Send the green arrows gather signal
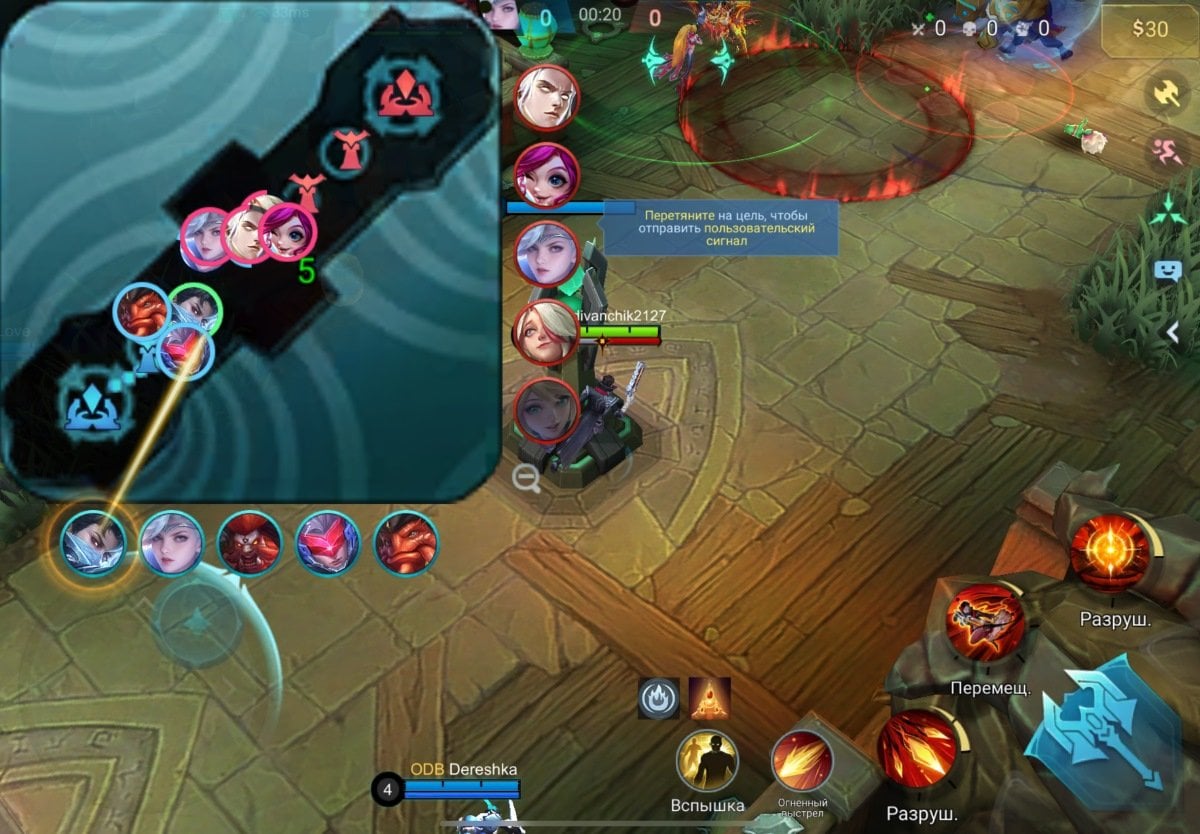Viewport: 1200px width, 834px height. point(1167,210)
